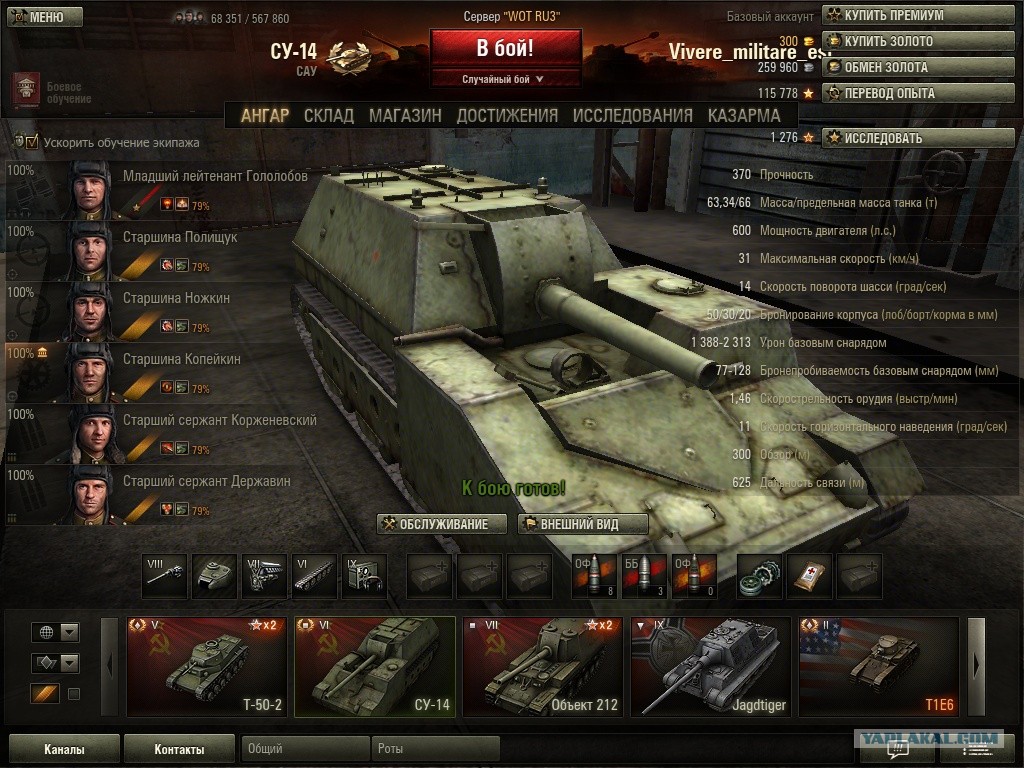Open the Каналы channels button

coord(64,749)
